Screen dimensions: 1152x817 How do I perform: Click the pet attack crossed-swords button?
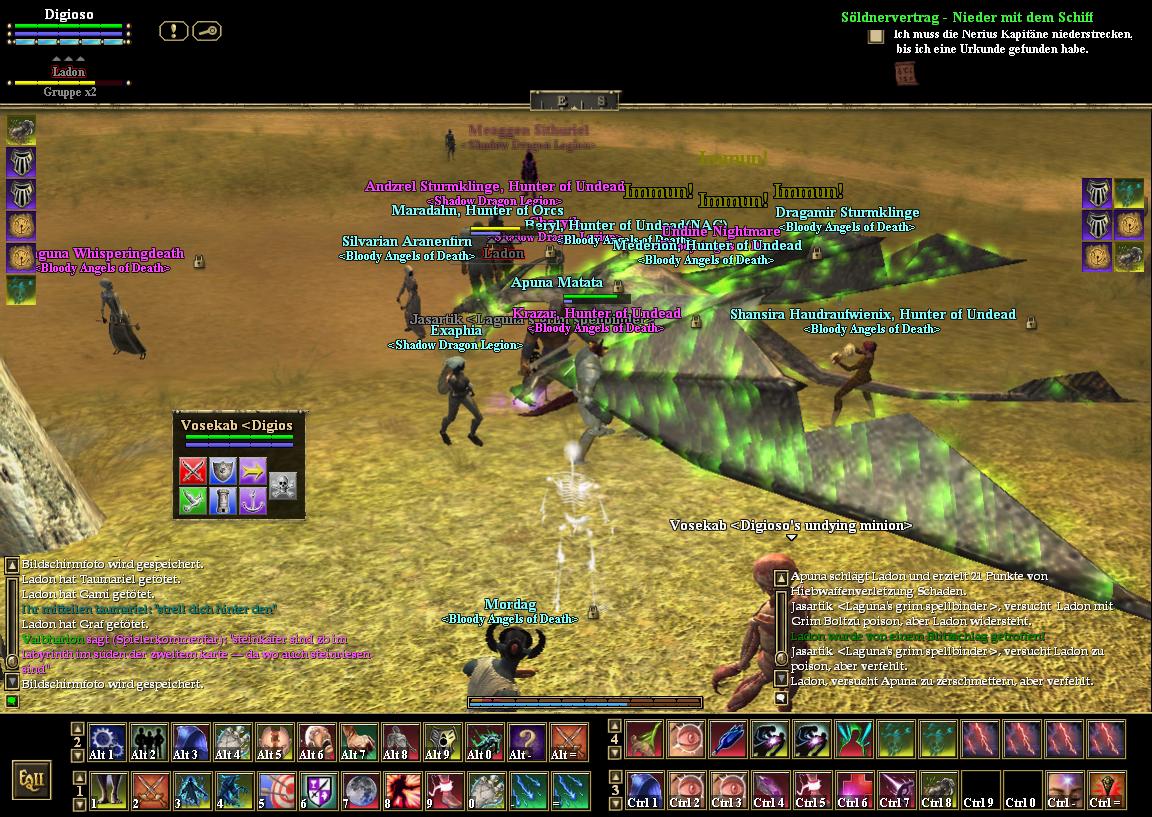point(192,471)
